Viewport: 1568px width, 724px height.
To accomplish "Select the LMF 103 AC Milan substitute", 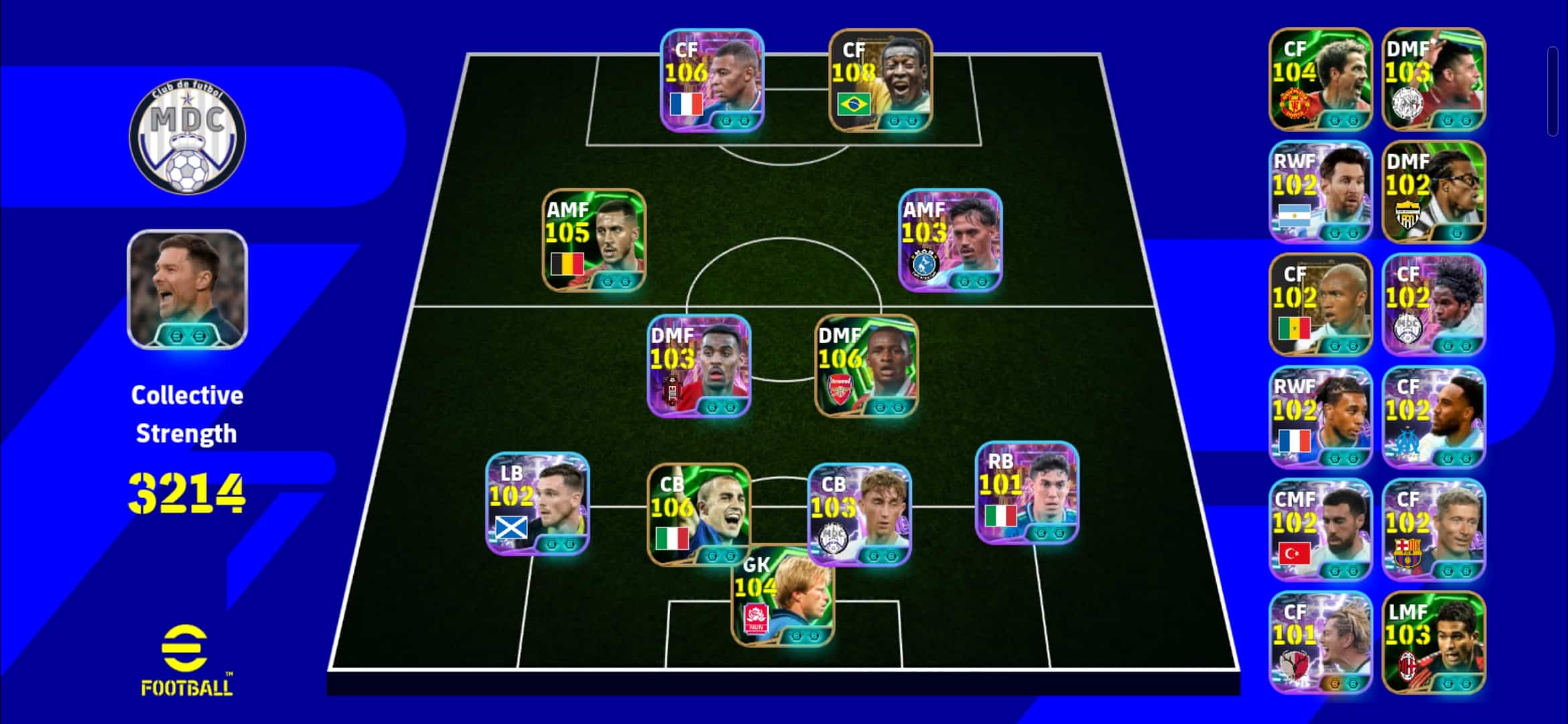I will point(1433,642).
